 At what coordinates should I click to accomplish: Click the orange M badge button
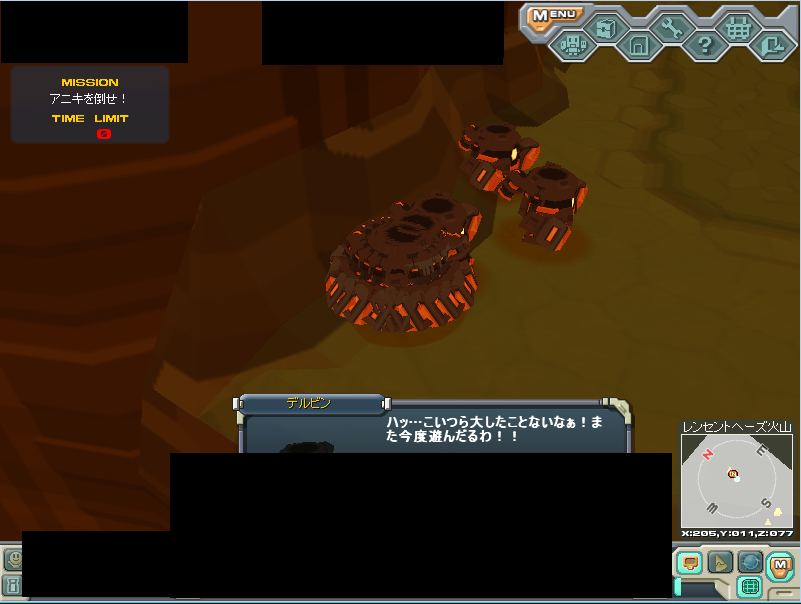pyautogui.click(x=780, y=565)
